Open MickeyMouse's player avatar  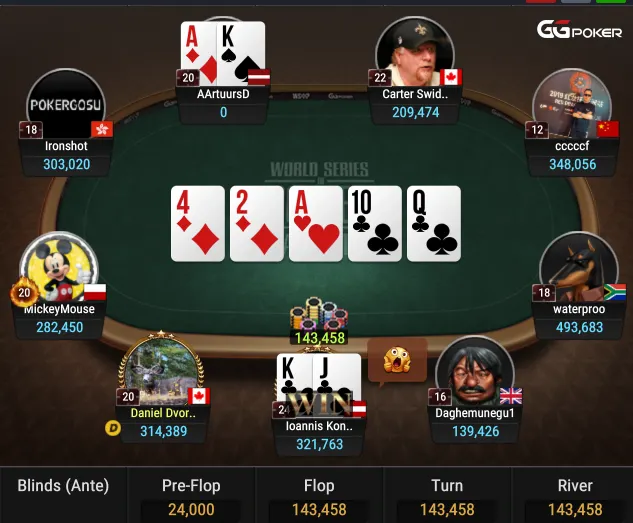pos(60,270)
